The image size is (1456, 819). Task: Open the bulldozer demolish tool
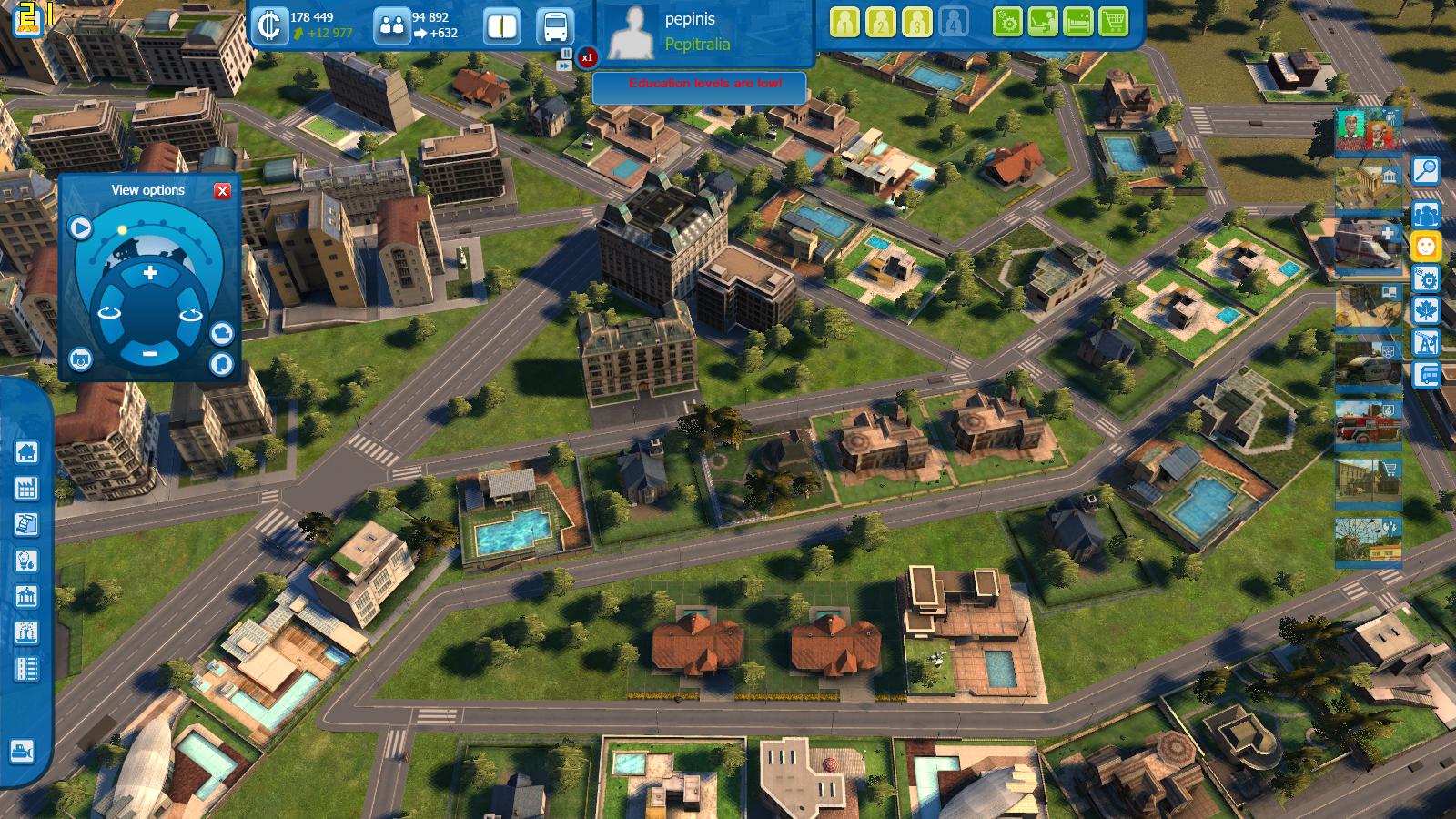[x=22, y=752]
